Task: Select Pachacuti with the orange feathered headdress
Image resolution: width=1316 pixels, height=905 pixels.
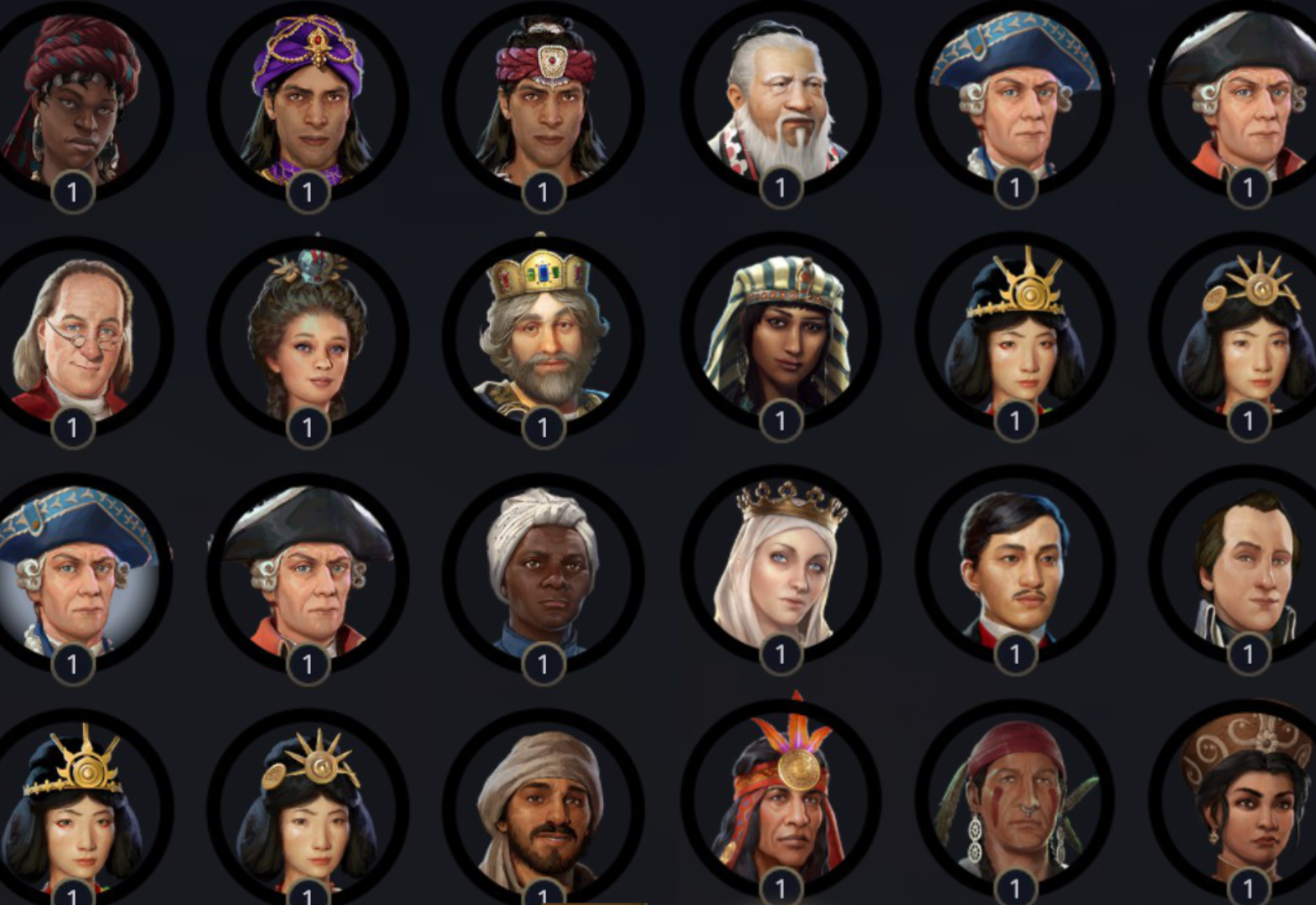Action: coord(777,806)
